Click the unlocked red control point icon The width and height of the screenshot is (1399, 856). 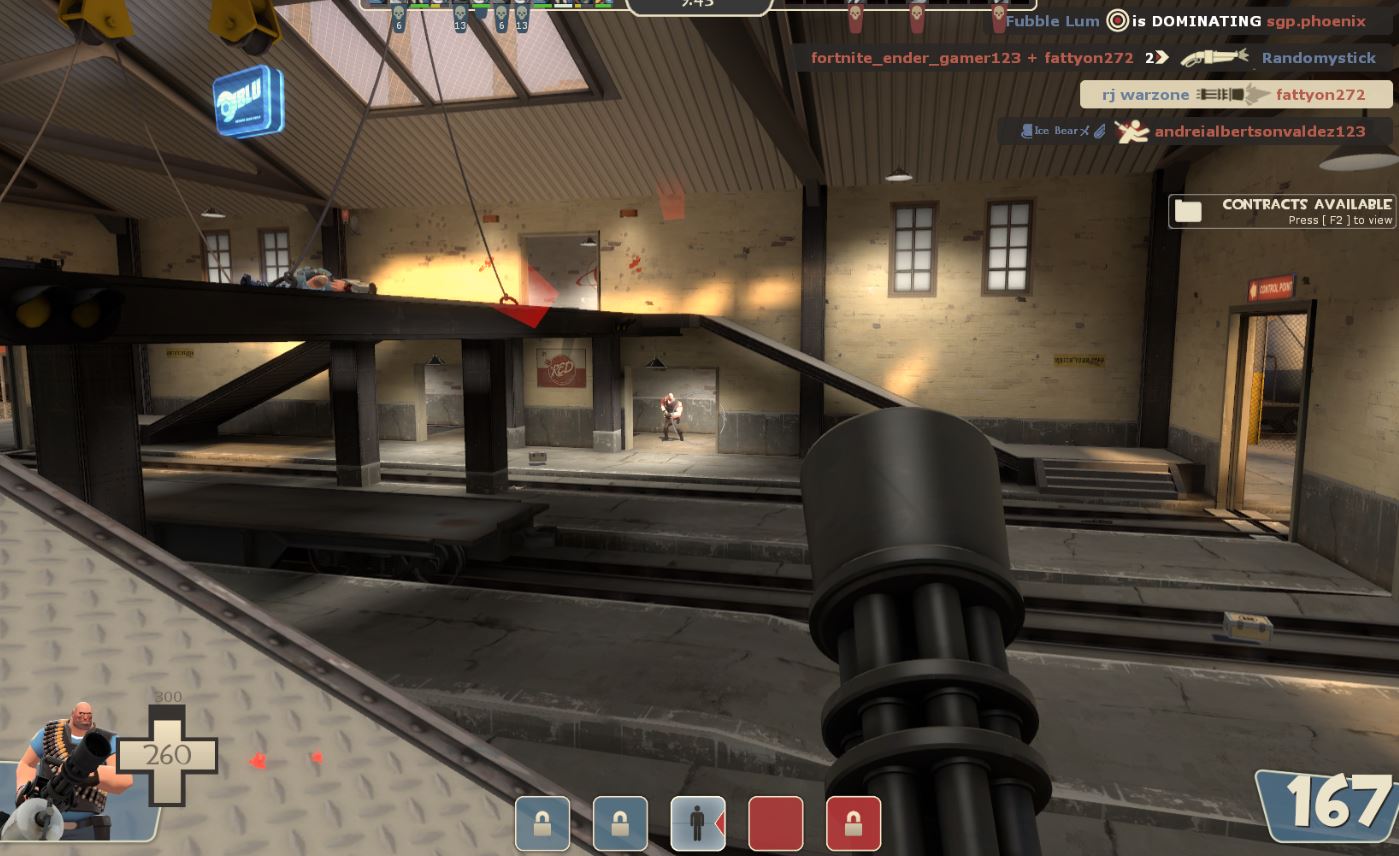tap(776, 823)
